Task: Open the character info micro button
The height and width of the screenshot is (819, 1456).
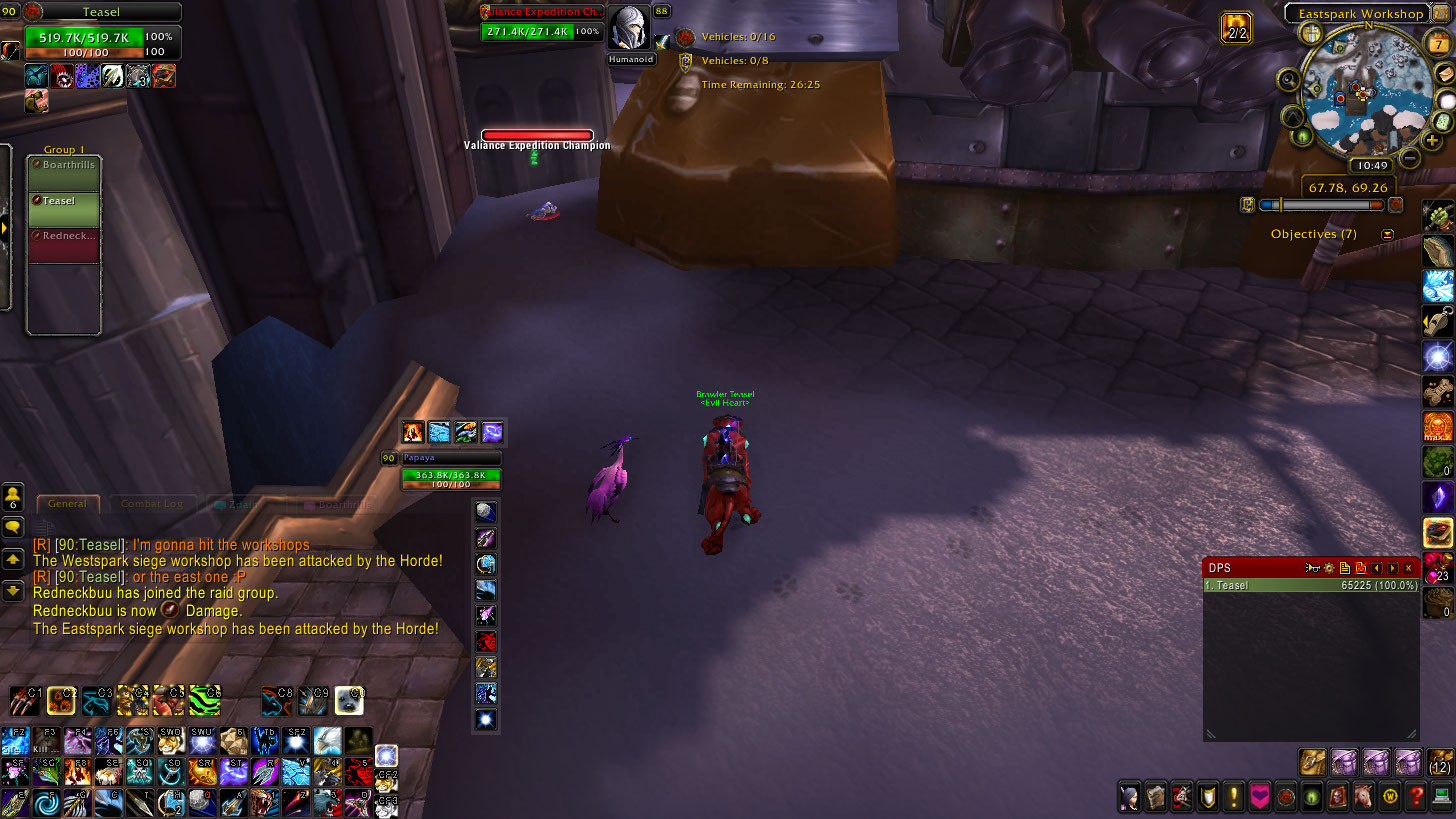Action: pos(1129,796)
